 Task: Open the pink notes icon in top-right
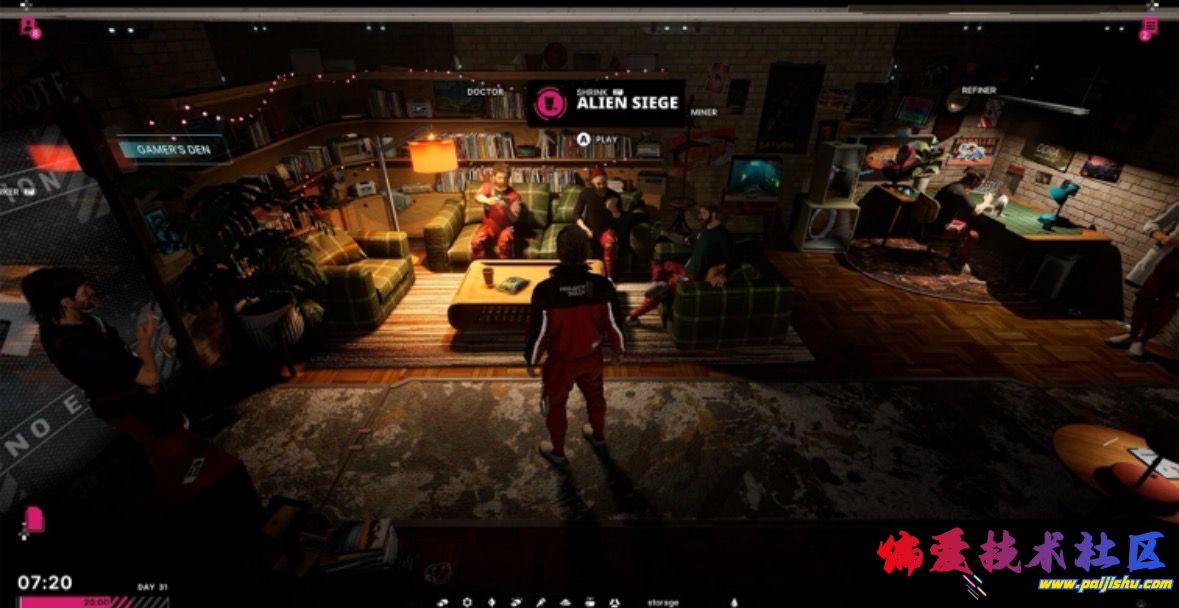(1149, 27)
